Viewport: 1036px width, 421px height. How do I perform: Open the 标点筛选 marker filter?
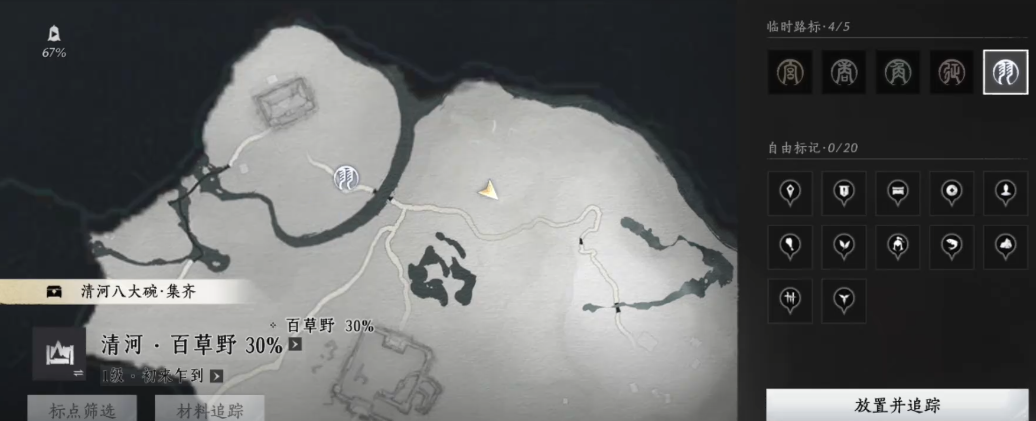click(x=83, y=408)
